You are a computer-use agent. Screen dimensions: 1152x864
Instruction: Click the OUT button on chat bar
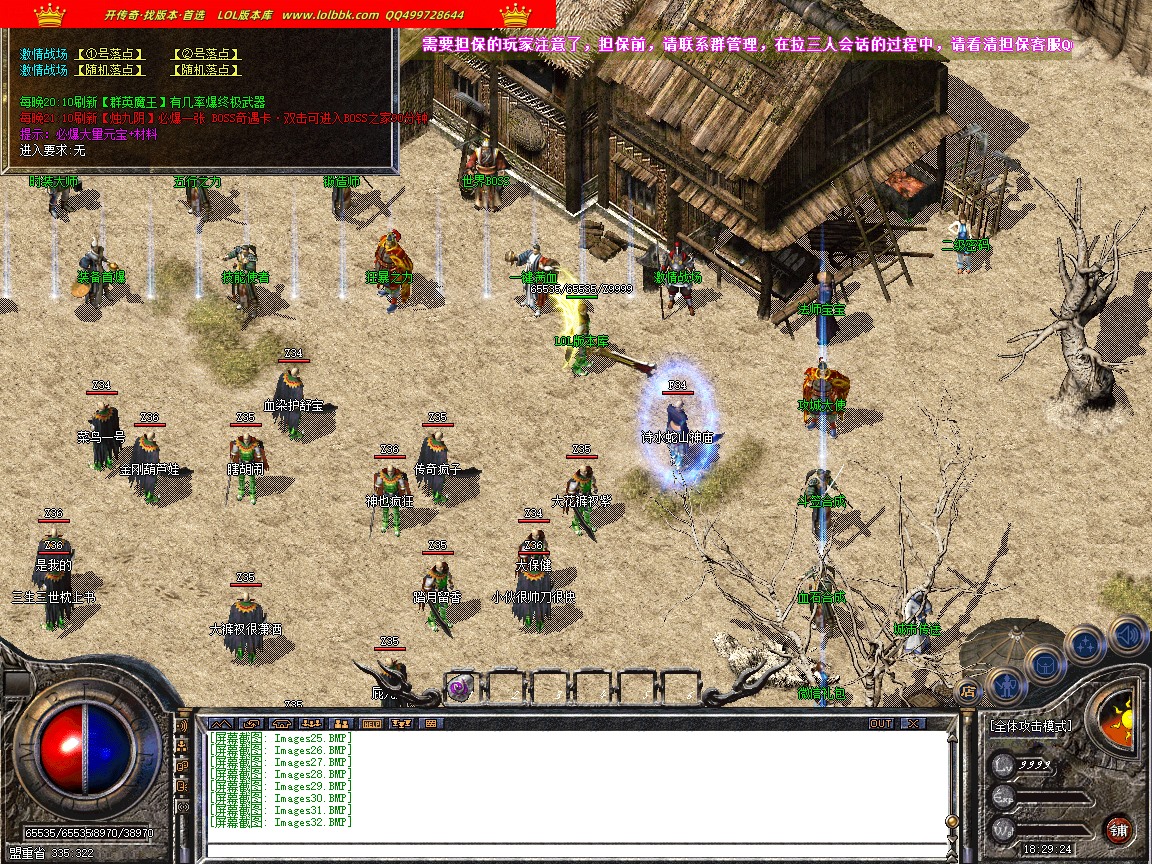point(880,723)
